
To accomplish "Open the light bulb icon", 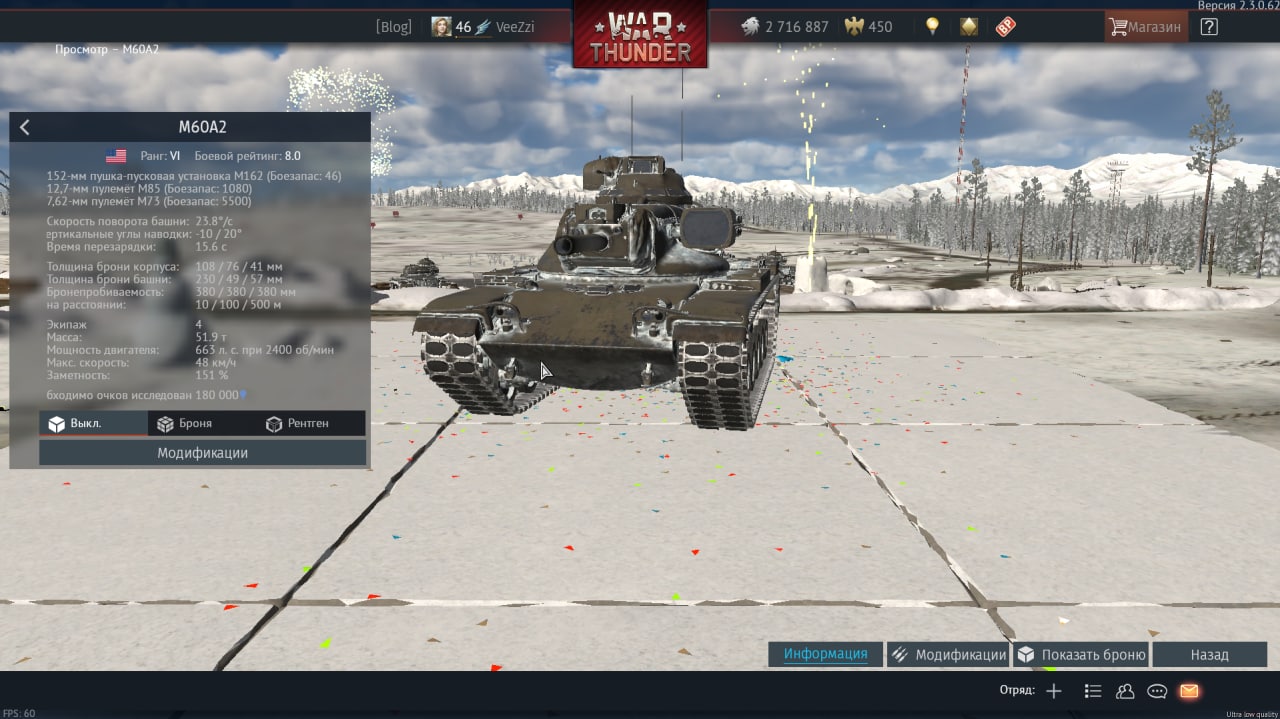I will [932, 27].
